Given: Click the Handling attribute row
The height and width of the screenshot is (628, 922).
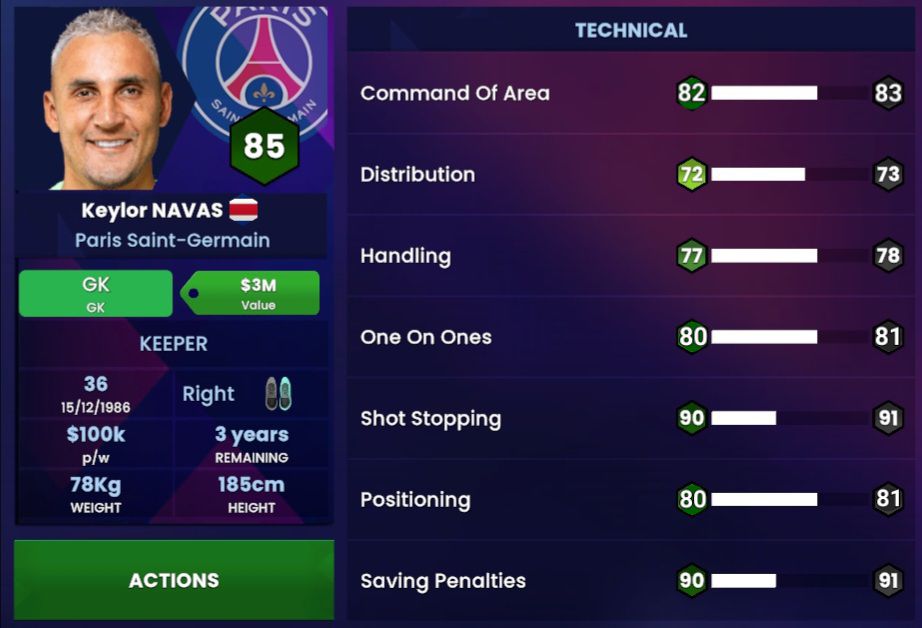Looking at the screenshot, I should click(x=631, y=256).
